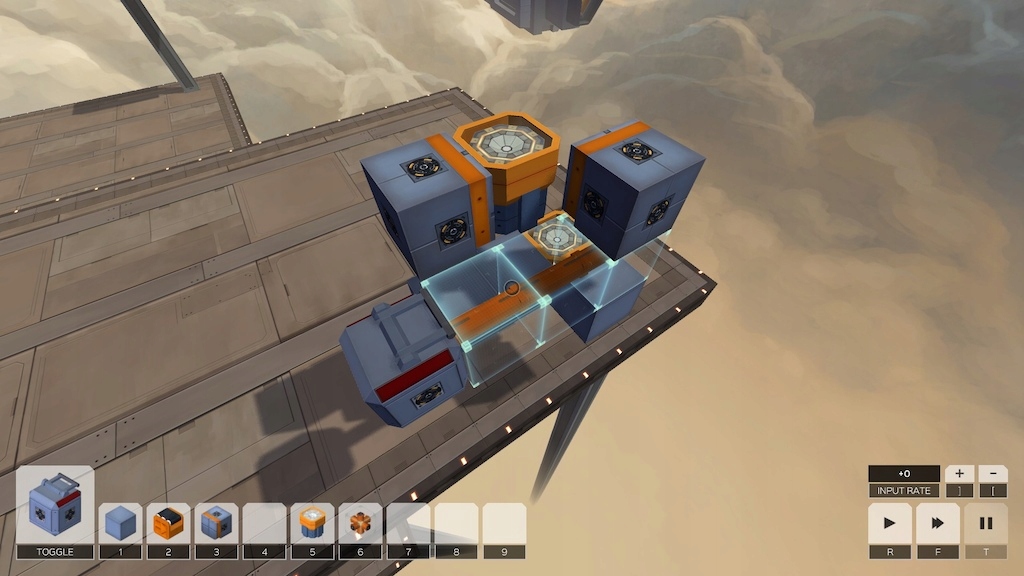The image size is (1024, 576).
Task: Increase the input rate with the plus button
Action: [x=959, y=474]
